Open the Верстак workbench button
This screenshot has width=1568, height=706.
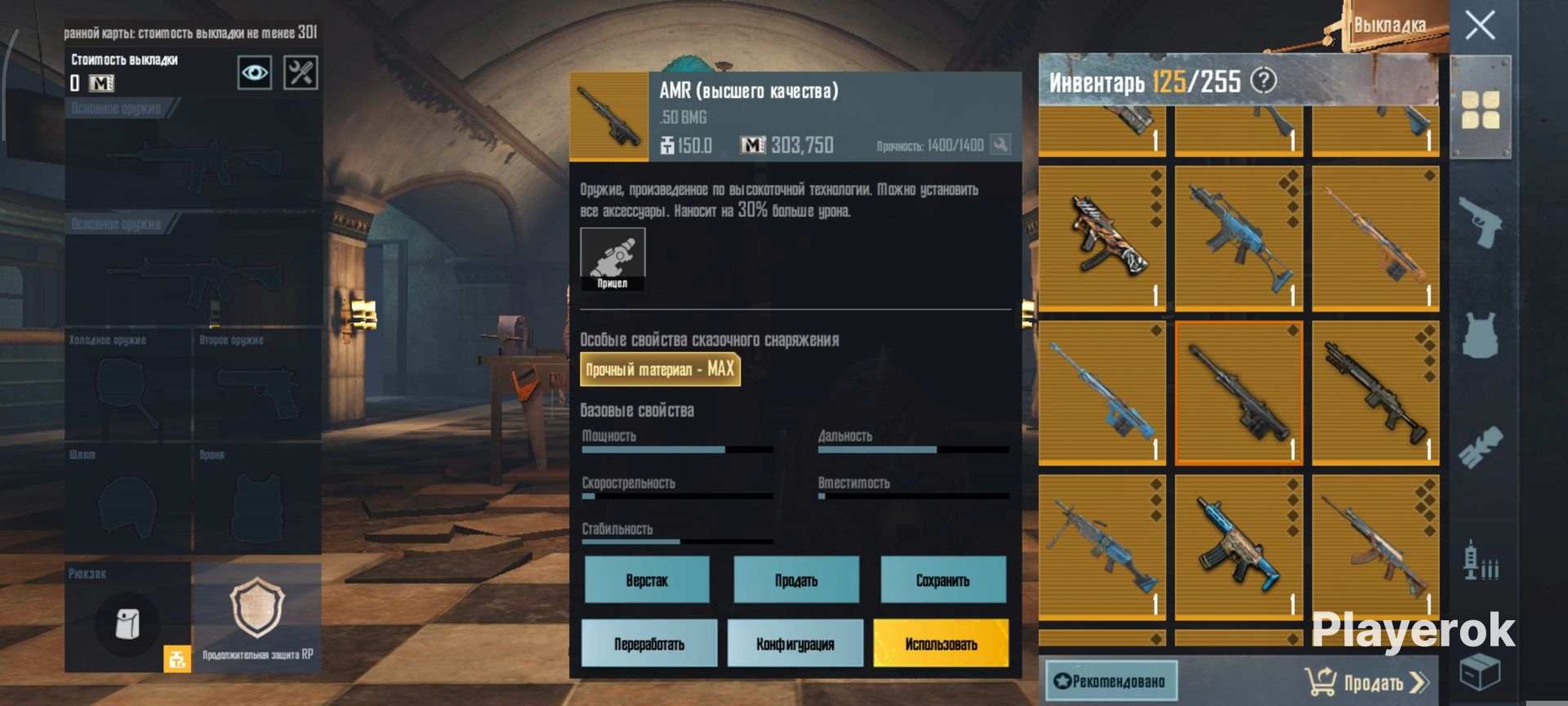647,580
